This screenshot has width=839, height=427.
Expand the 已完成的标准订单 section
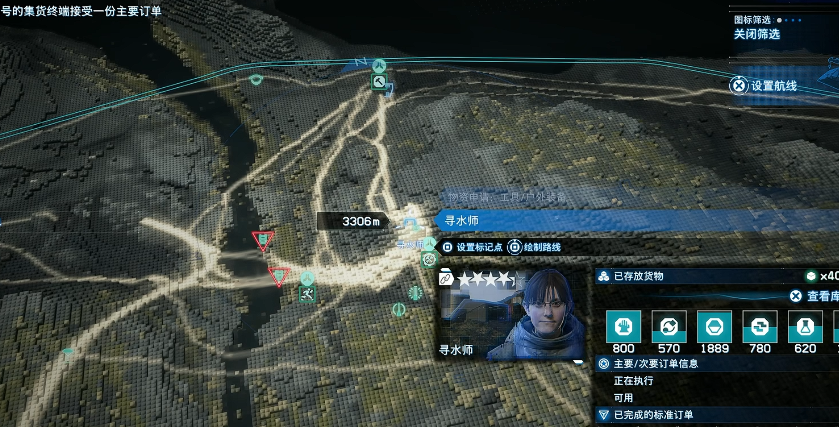click(654, 414)
